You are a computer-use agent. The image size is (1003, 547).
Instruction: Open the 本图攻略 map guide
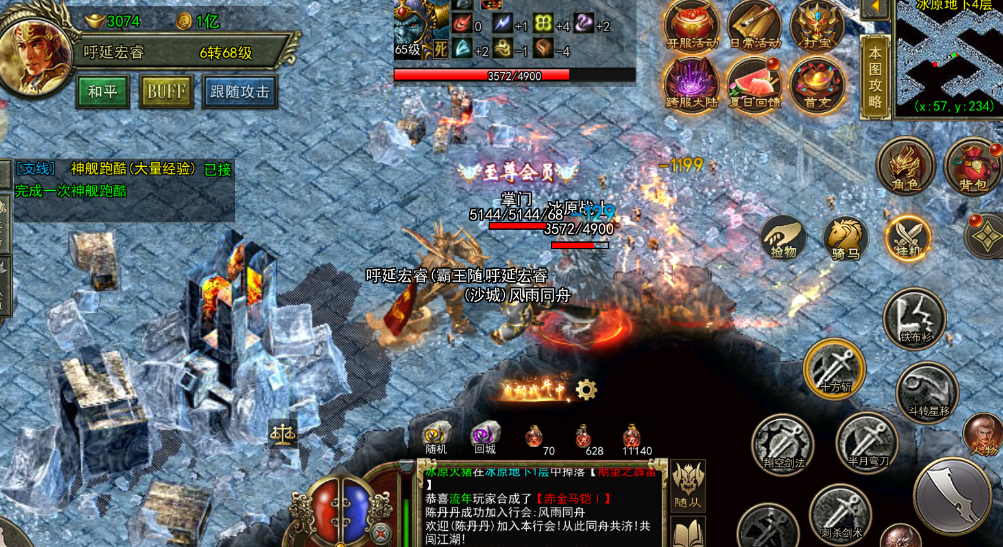(x=875, y=75)
